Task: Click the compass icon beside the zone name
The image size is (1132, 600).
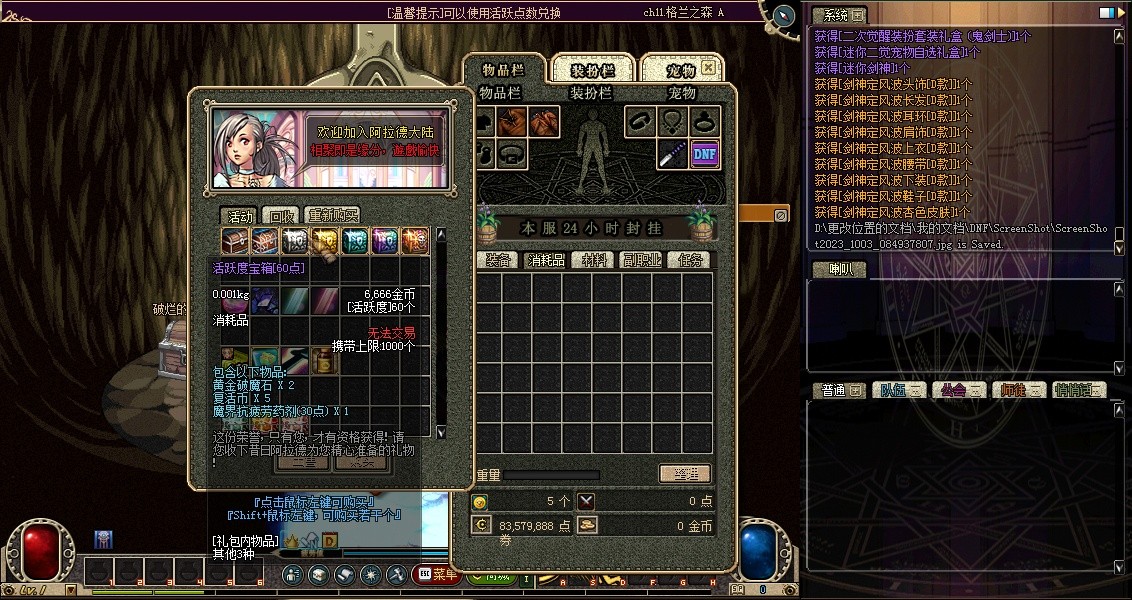Action: 784,16
